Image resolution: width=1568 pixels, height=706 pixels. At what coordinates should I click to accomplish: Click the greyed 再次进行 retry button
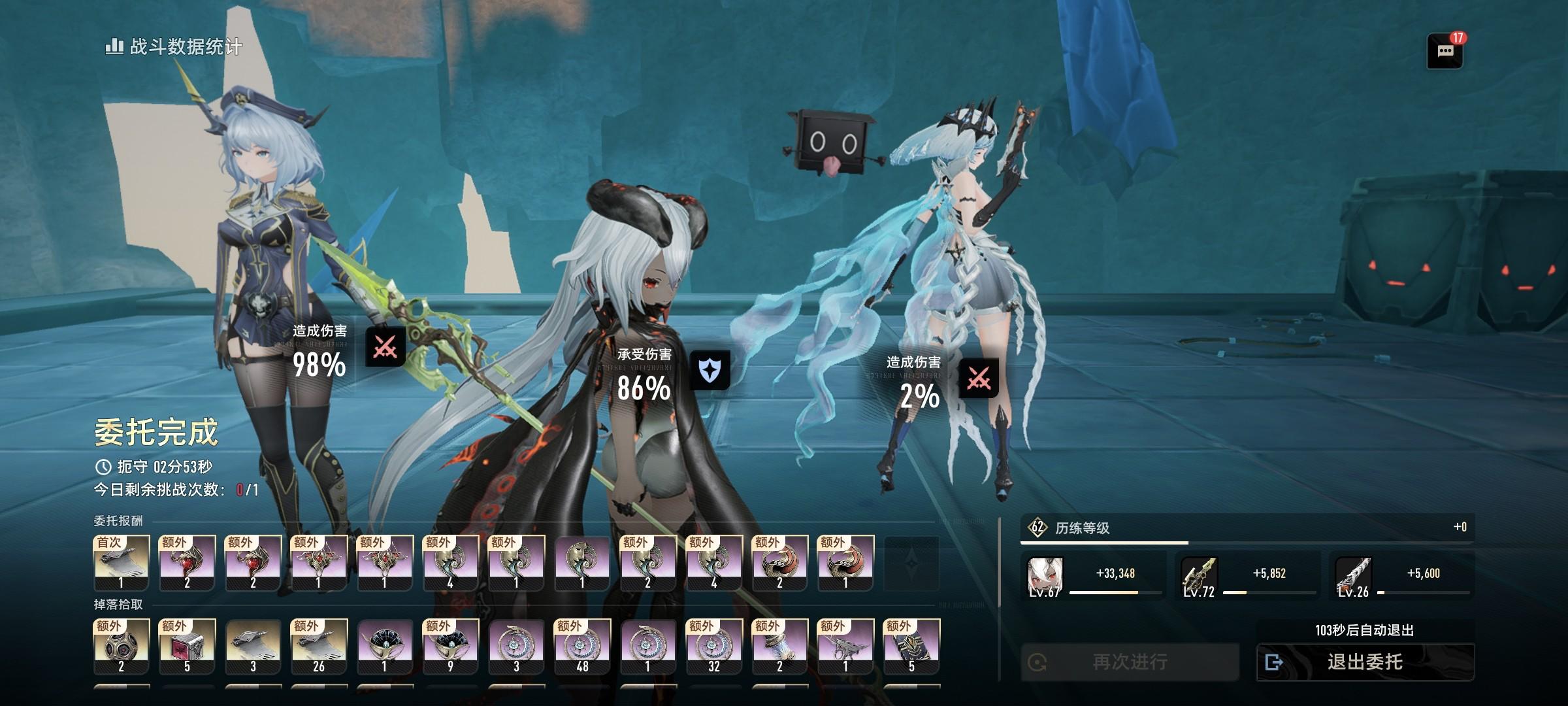point(1130,662)
